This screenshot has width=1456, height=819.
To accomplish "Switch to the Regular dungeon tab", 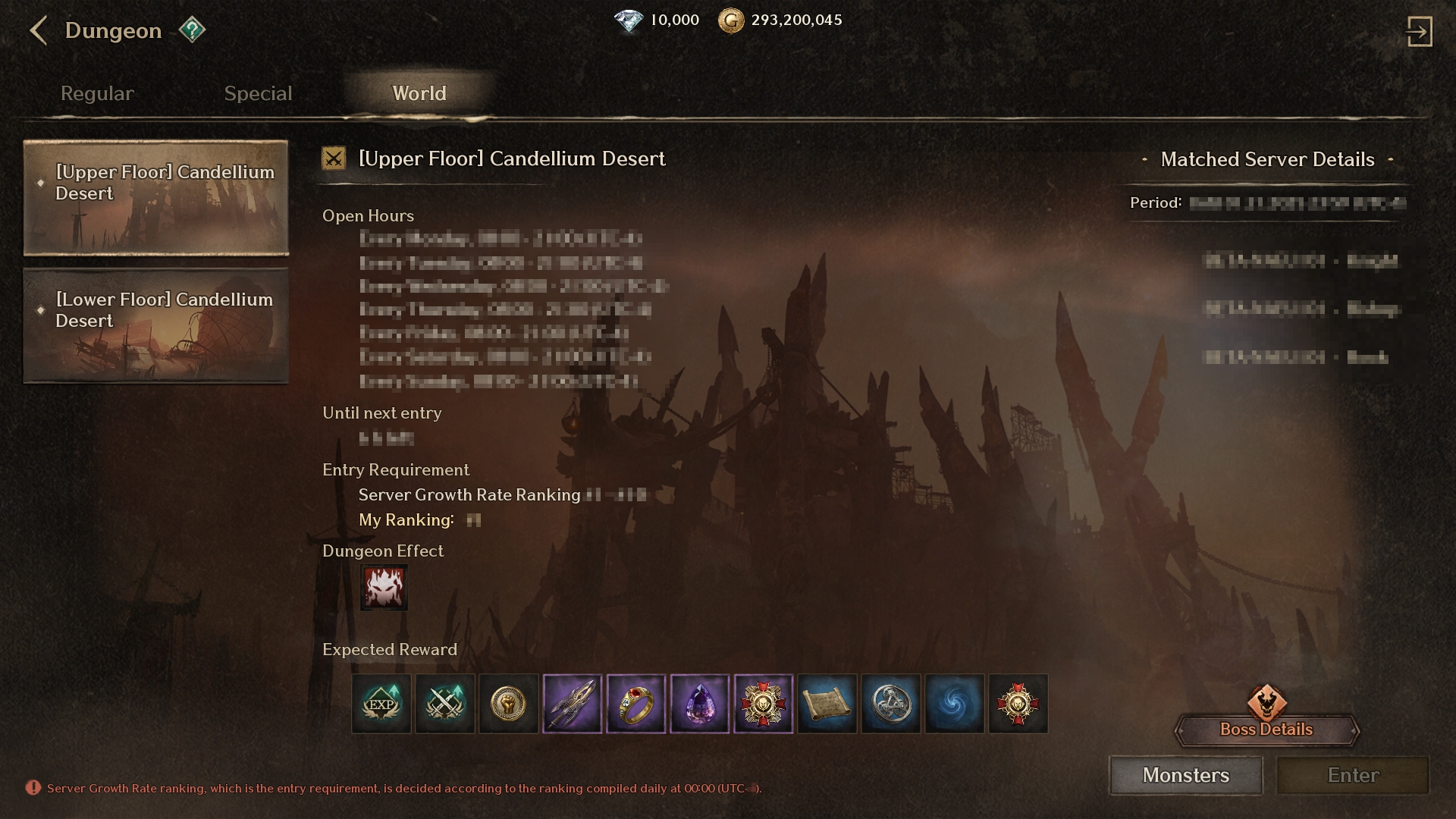I will 97,93.
